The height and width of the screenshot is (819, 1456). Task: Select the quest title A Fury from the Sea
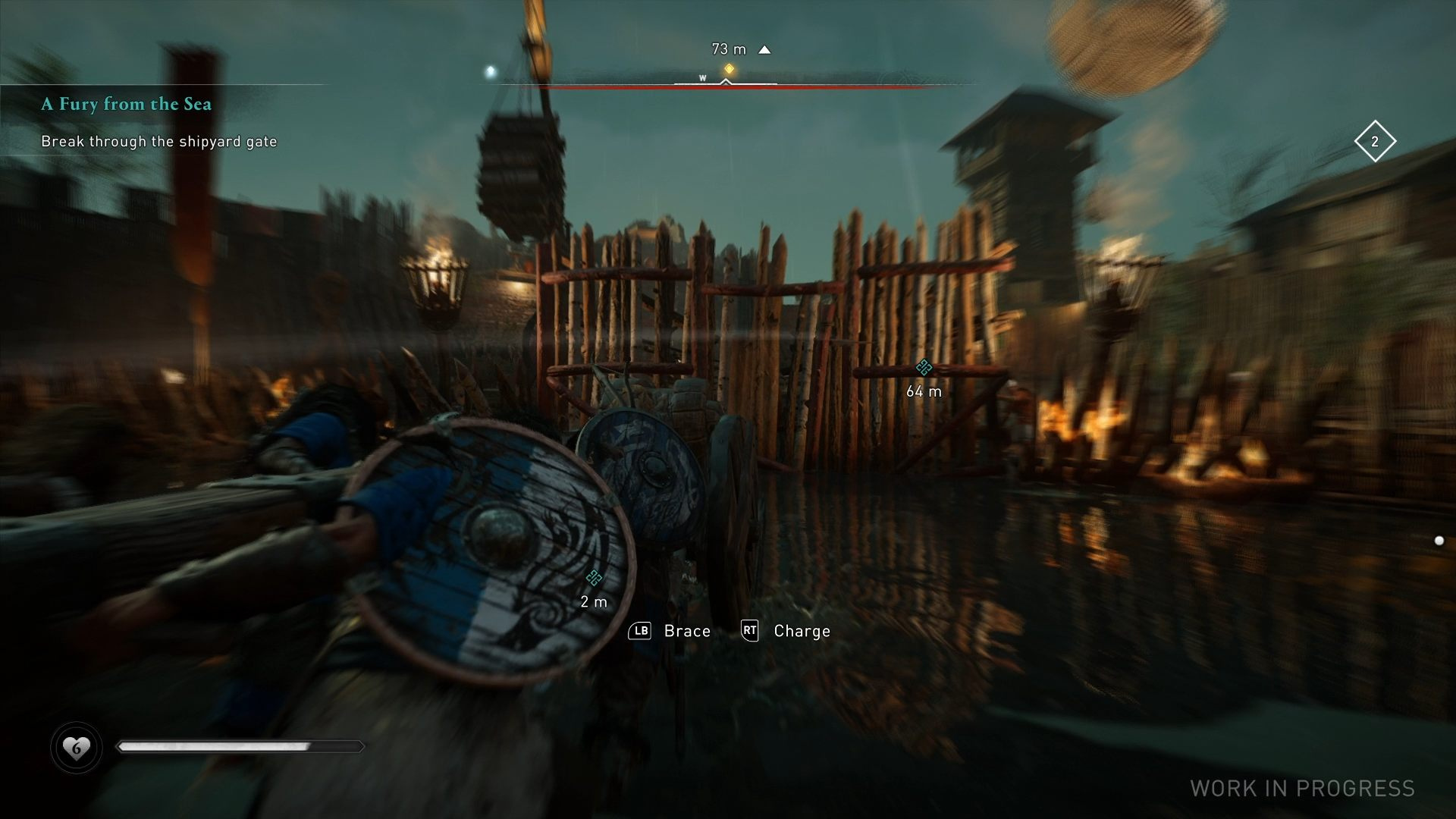pos(126,105)
